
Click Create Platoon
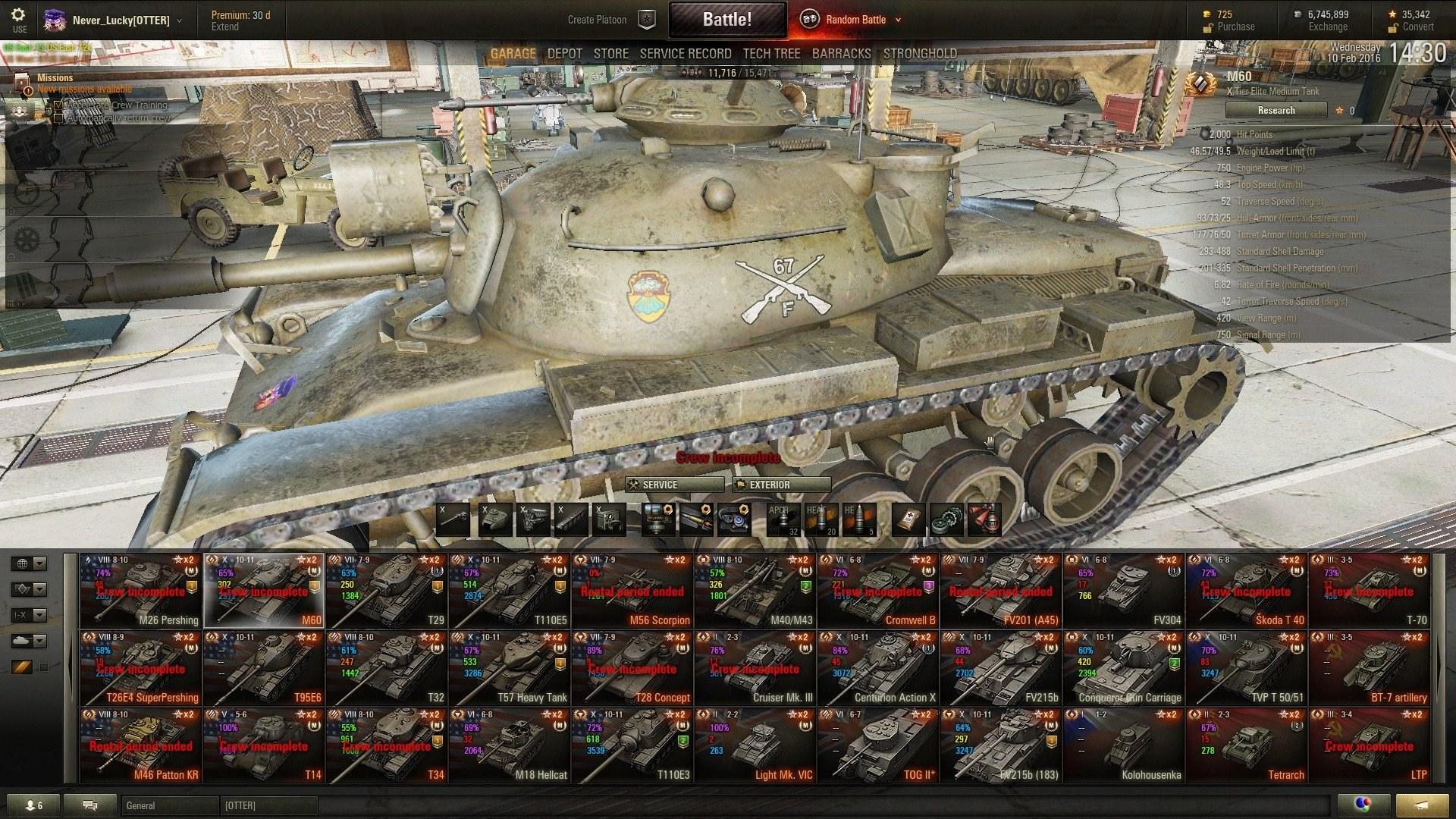[x=597, y=20]
